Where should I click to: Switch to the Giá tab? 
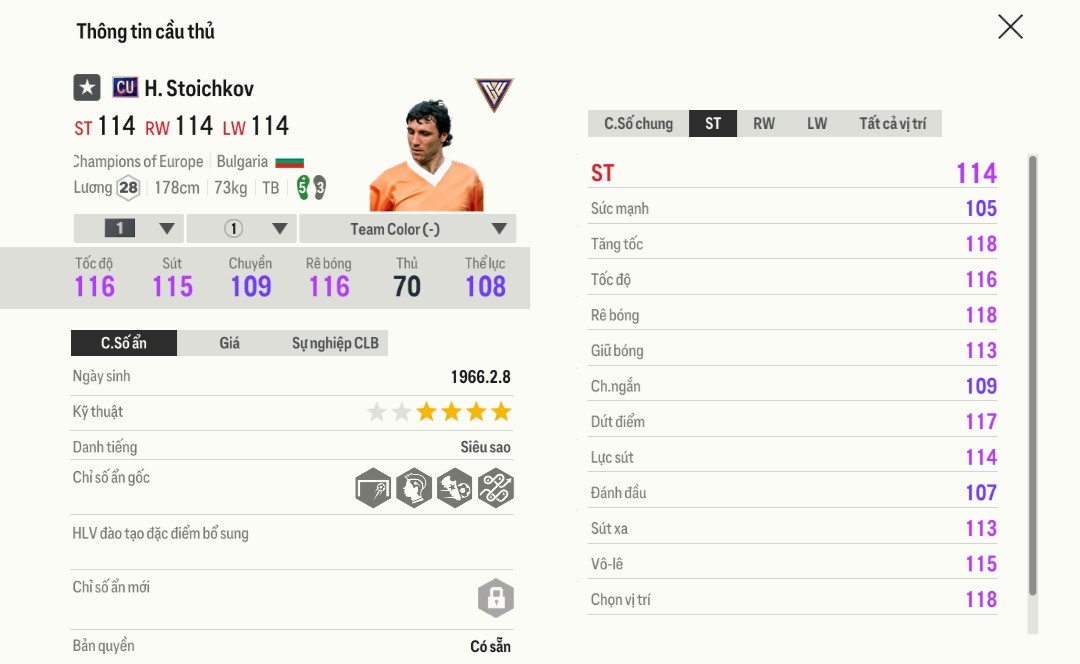(x=229, y=343)
